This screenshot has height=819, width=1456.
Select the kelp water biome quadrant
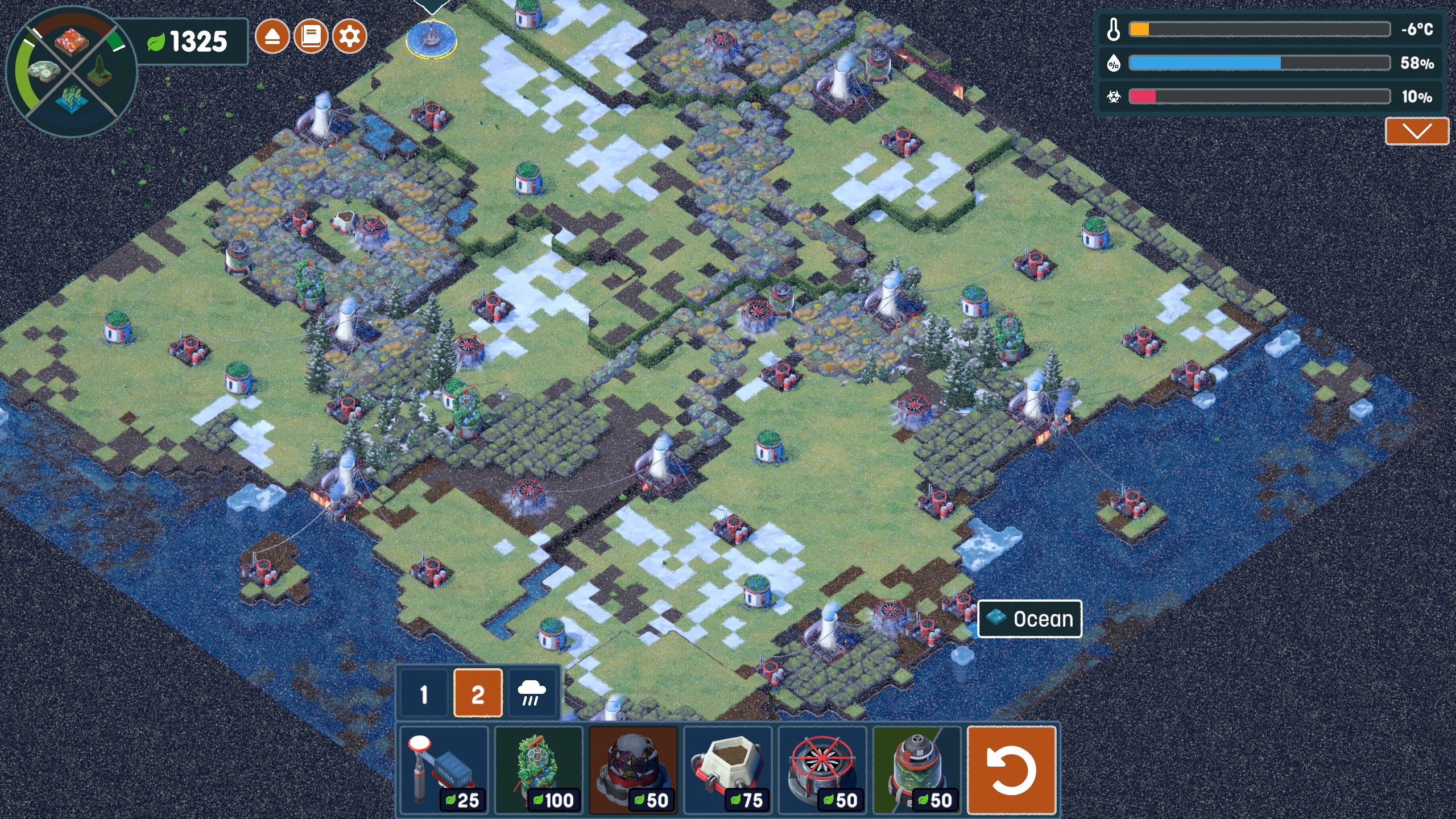72,100
